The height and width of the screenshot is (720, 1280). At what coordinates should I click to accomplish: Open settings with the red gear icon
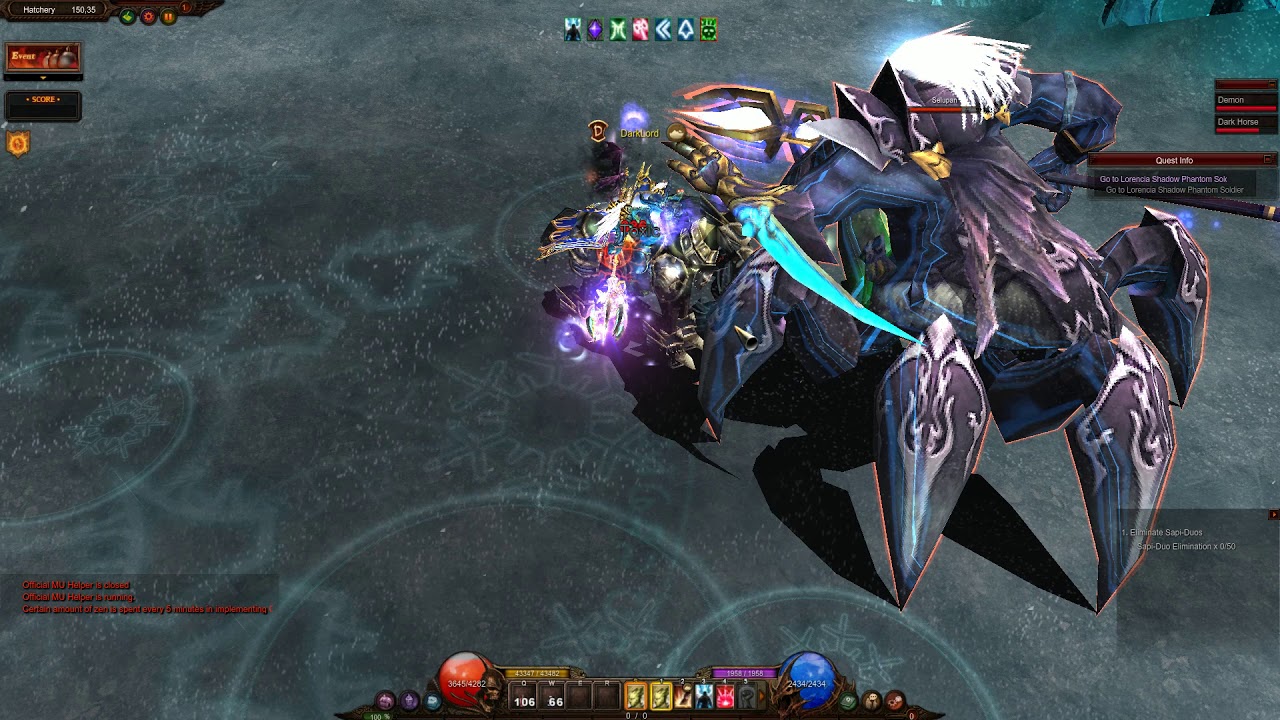pos(149,17)
